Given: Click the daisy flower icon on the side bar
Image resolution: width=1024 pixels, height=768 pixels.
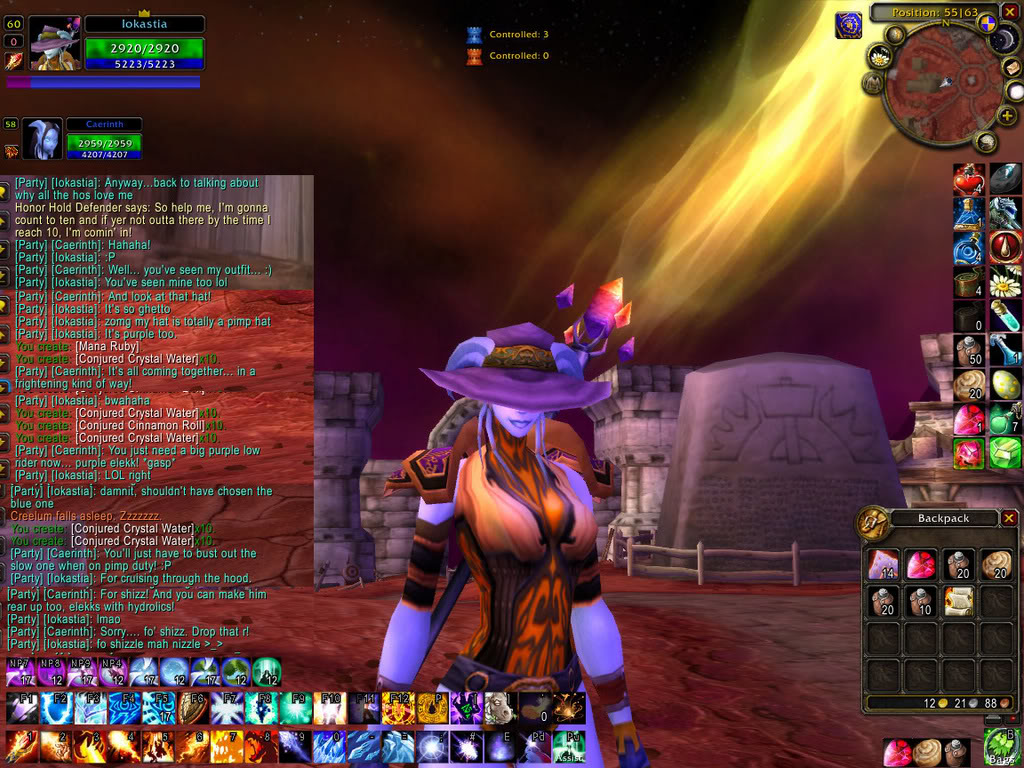Looking at the screenshot, I should 1005,283.
